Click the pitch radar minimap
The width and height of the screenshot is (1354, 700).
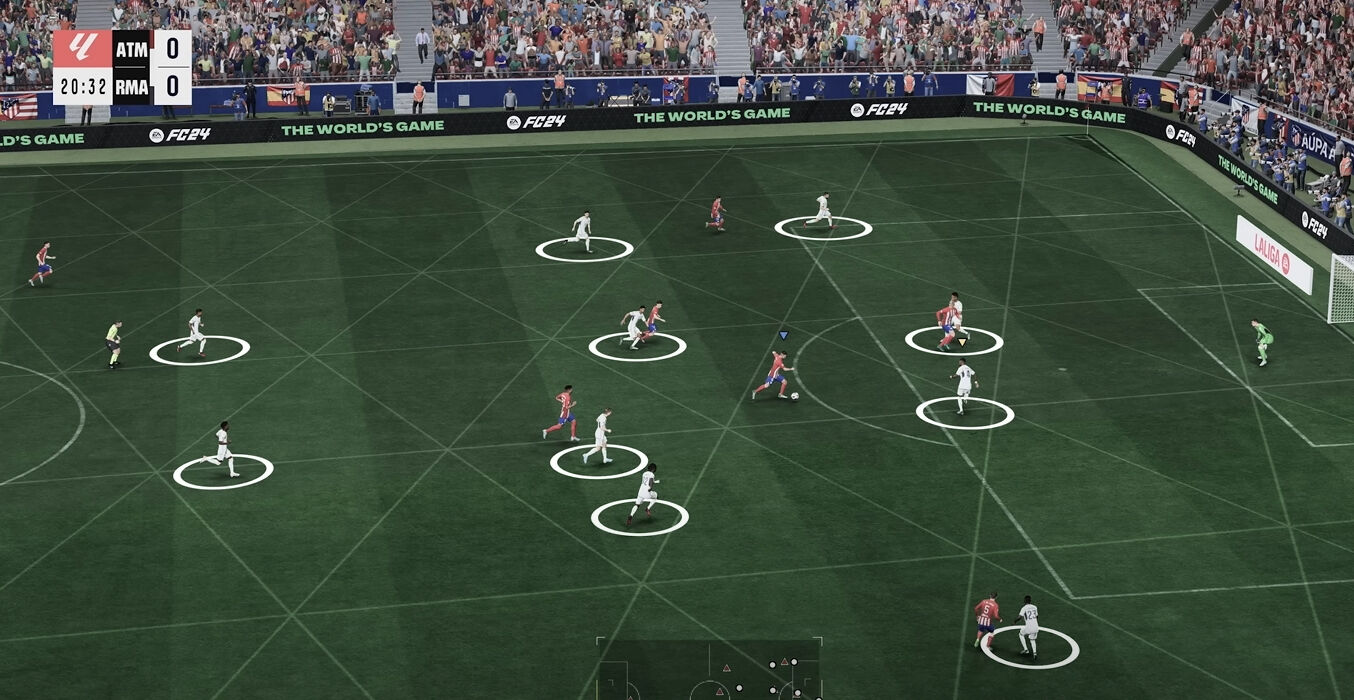point(709,670)
